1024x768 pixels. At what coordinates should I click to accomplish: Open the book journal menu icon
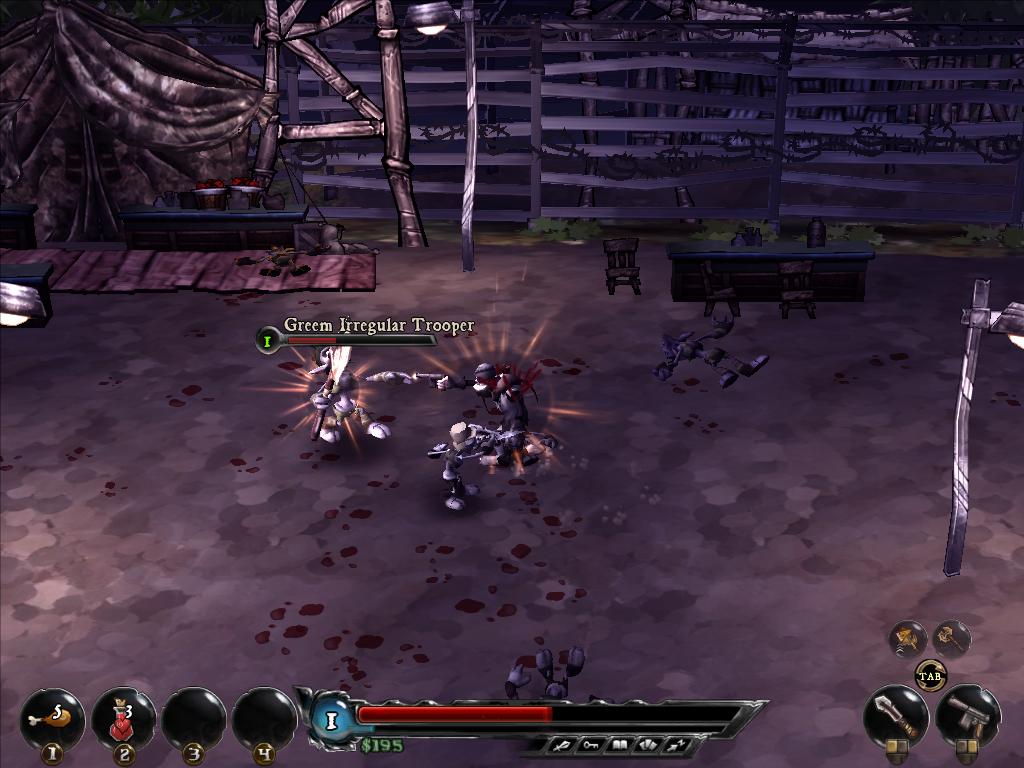point(619,745)
